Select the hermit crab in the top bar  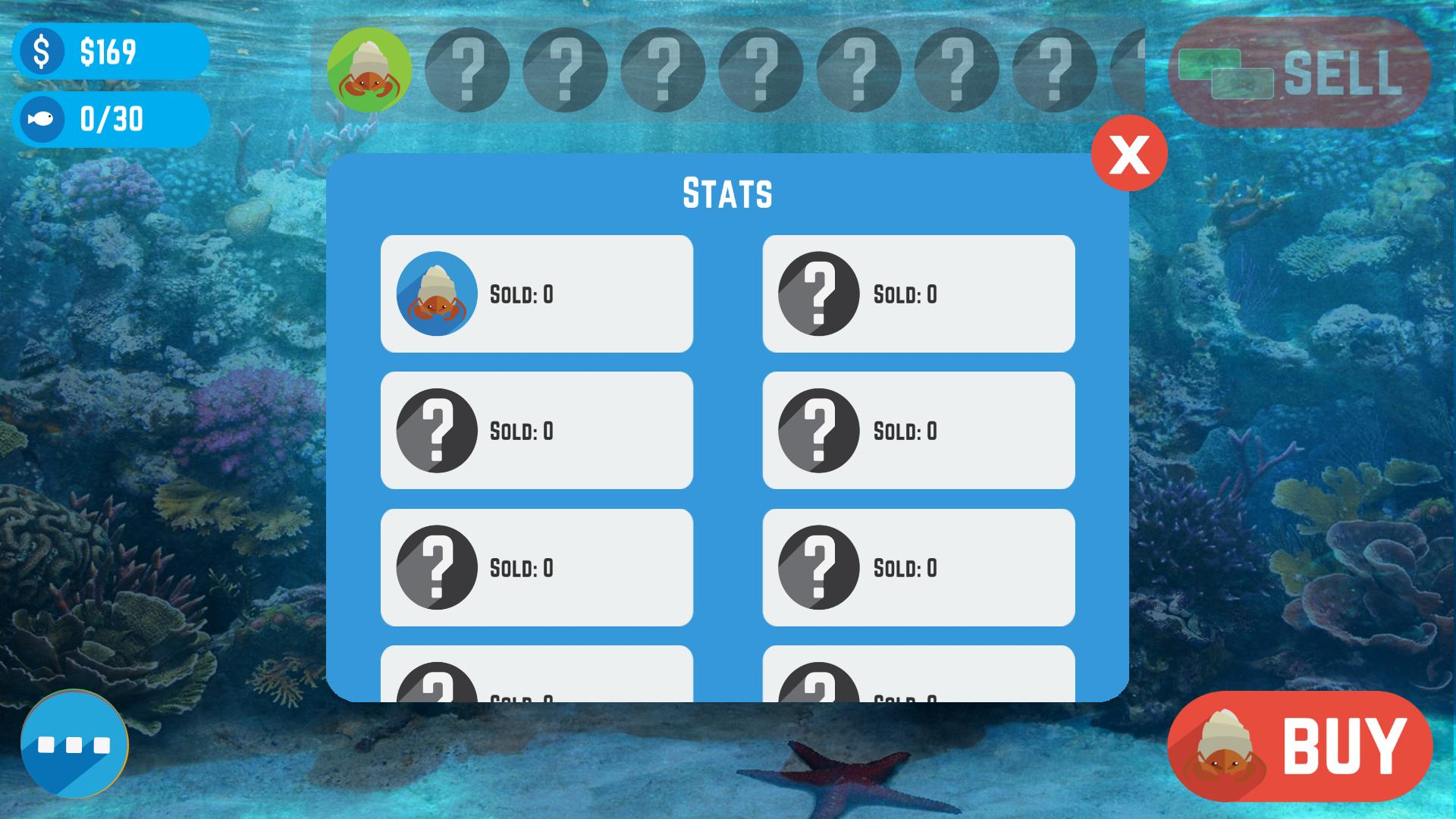click(x=369, y=70)
